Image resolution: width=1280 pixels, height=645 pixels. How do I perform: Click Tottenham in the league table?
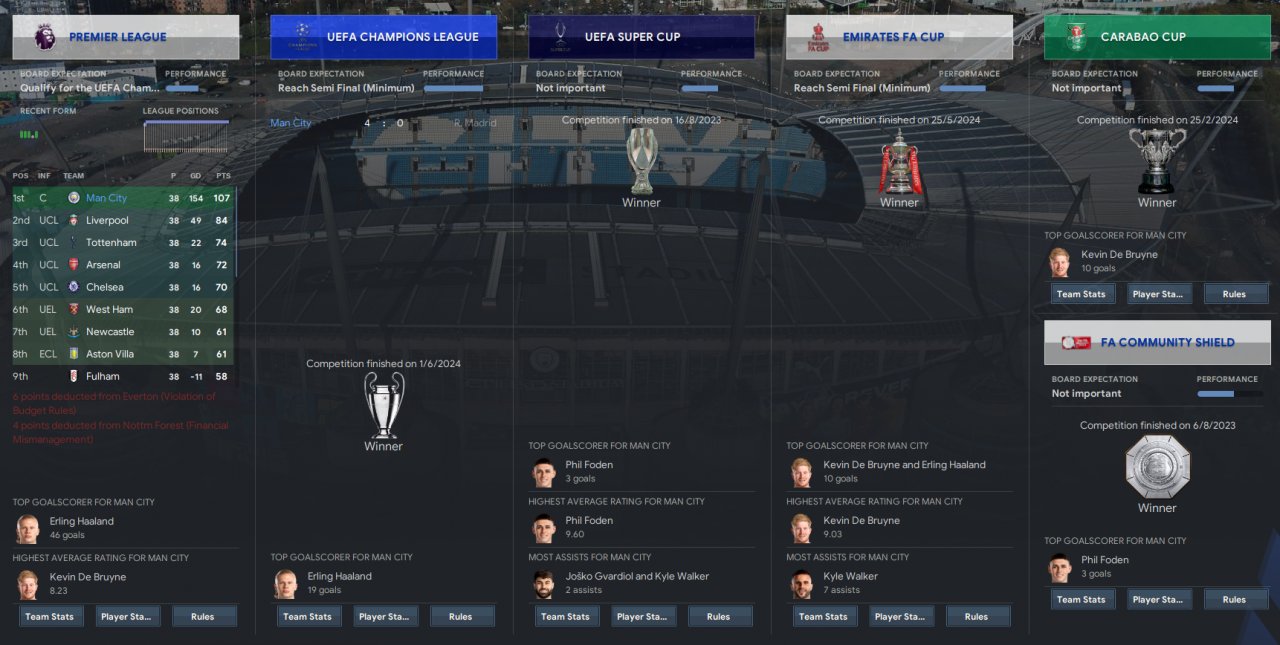pos(111,243)
